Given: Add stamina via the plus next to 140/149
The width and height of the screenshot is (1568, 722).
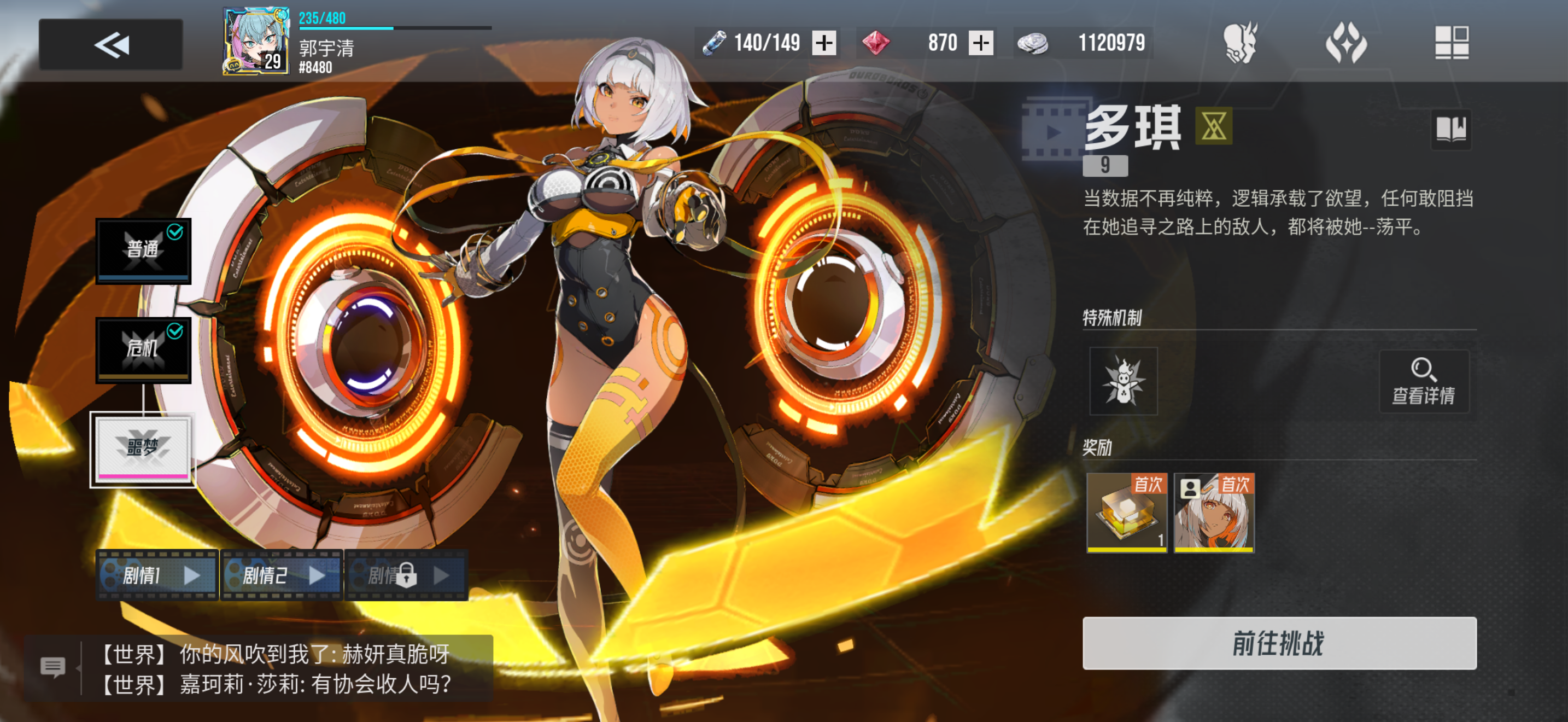Looking at the screenshot, I should click(x=824, y=43).
